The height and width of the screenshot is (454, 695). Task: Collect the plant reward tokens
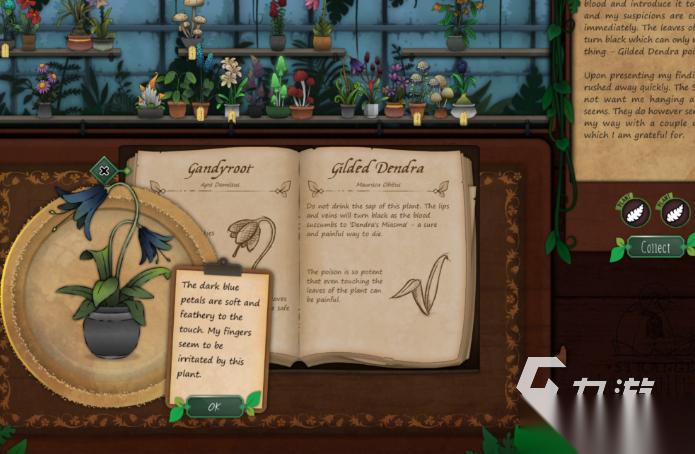655,247
